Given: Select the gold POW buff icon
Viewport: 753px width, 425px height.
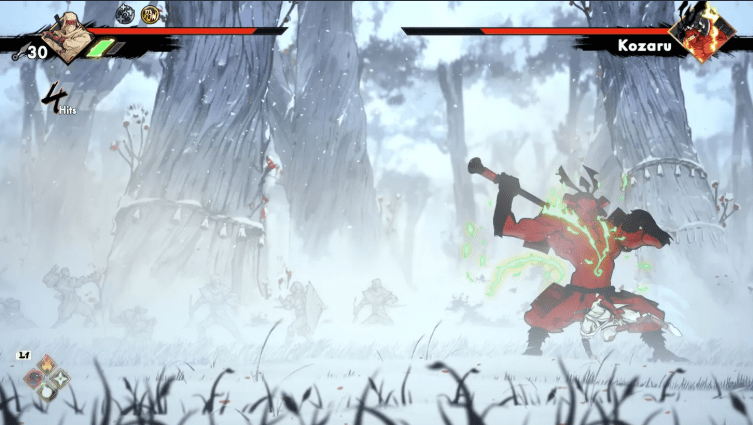Looking at the screenshot, I should pos(151,14).
